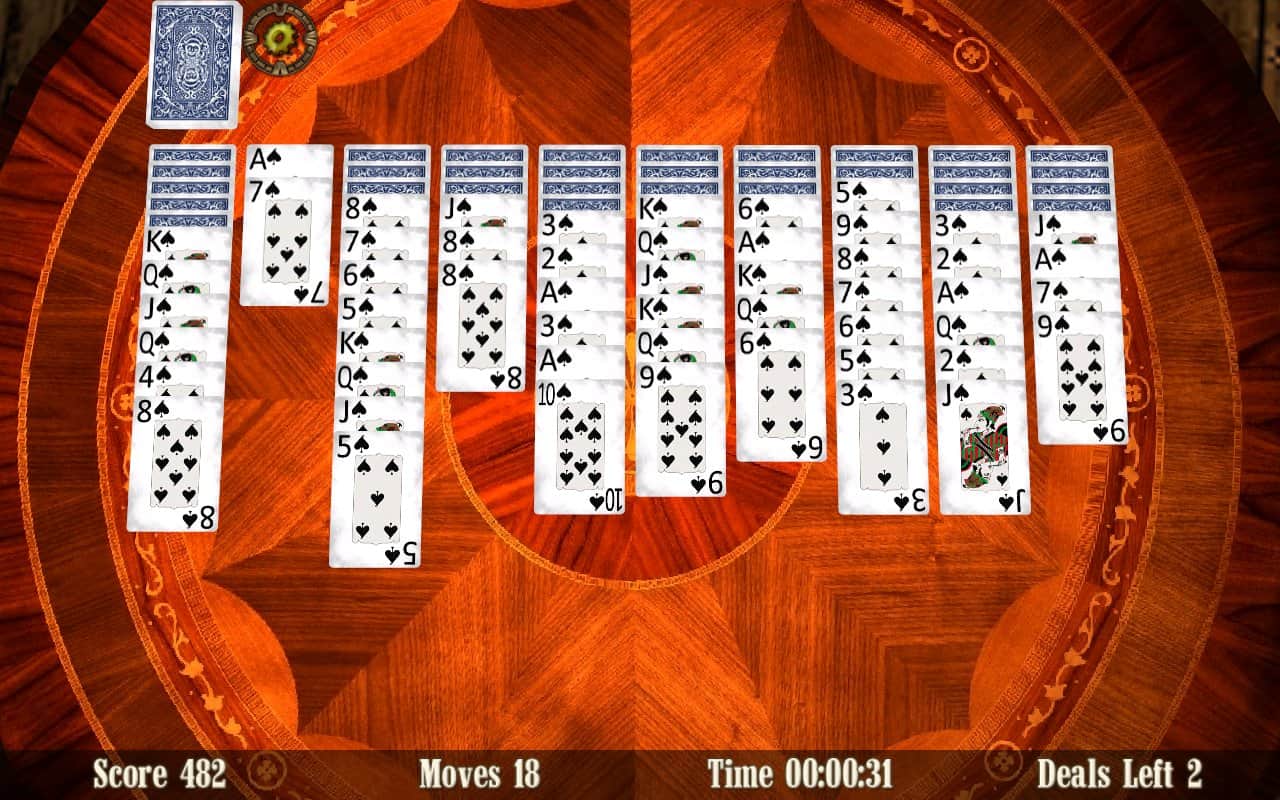Click the small emblem beside the Score label
Image resolution: width=1280 pixels, height=800 pixels.
point(264,770)
